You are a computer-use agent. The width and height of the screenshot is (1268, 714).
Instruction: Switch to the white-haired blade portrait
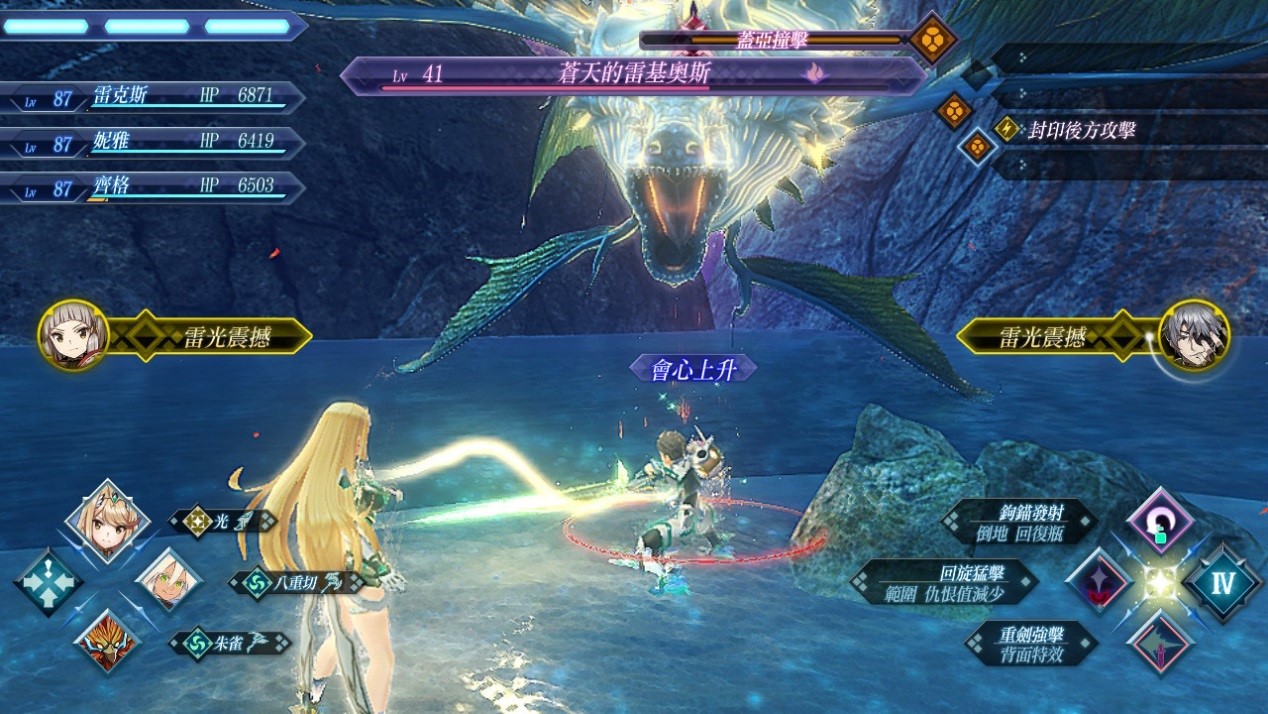click(x=168, y=580)
